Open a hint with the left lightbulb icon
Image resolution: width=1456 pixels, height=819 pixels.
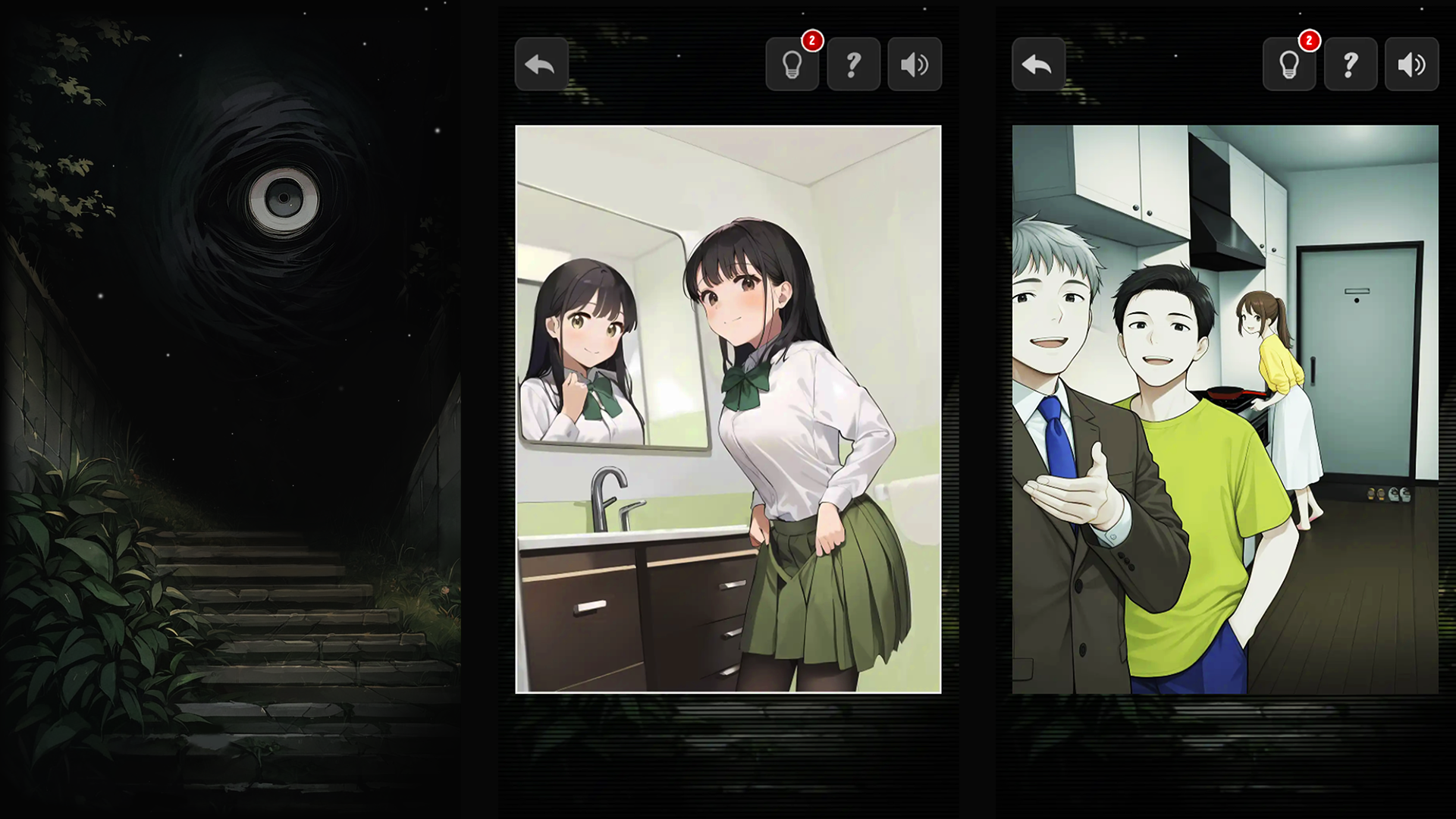point(792,65)
